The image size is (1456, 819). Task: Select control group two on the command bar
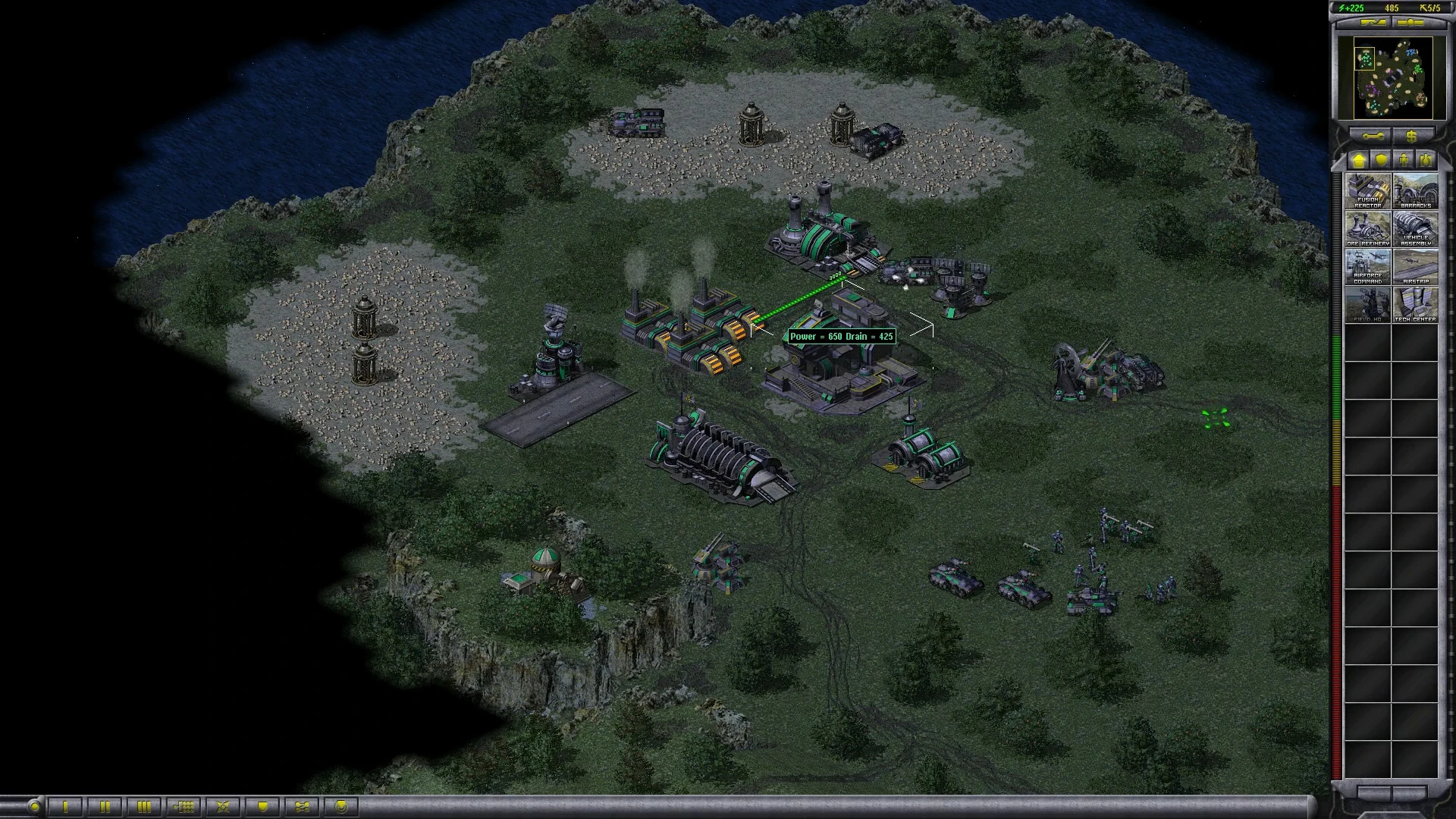105,806
